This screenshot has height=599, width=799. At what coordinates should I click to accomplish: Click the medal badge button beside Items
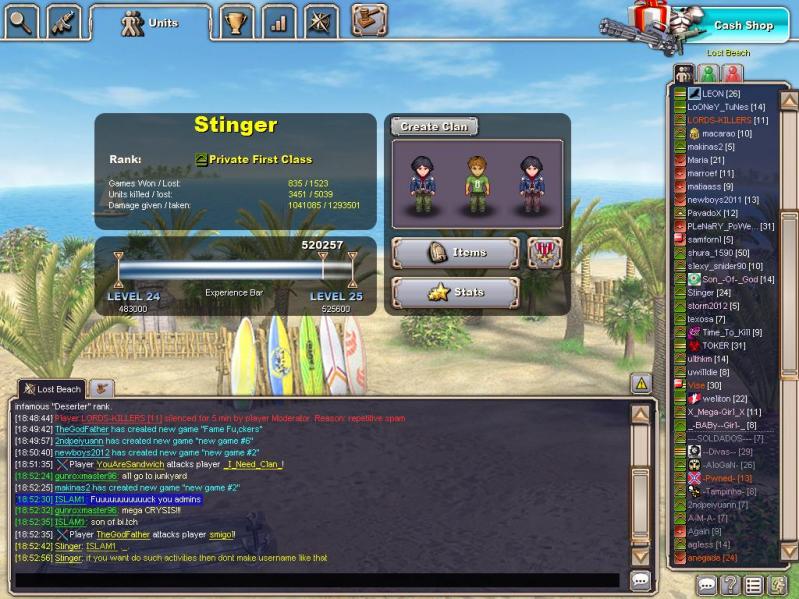544,253
